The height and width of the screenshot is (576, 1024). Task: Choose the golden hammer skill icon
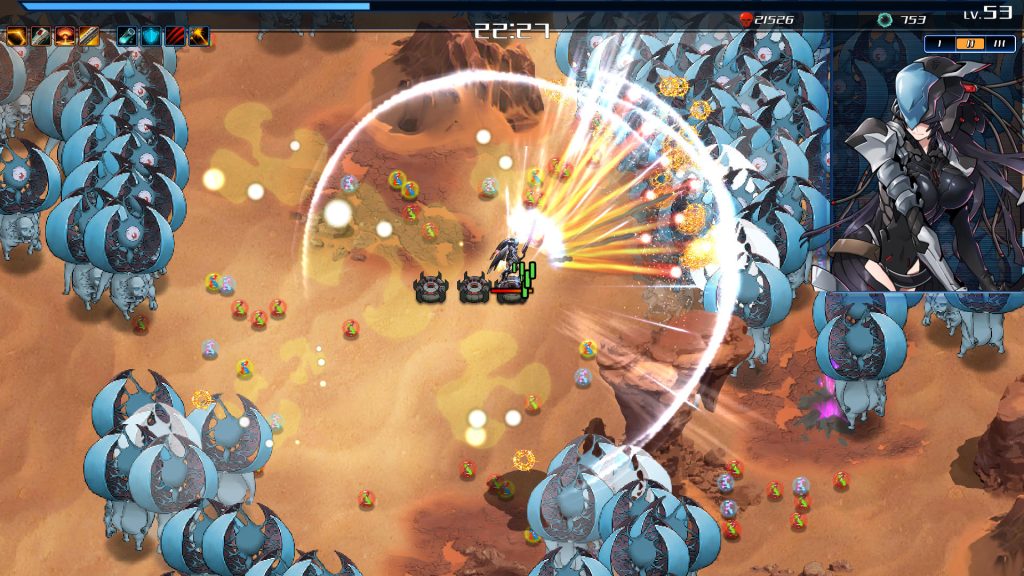tap(199, 37)
